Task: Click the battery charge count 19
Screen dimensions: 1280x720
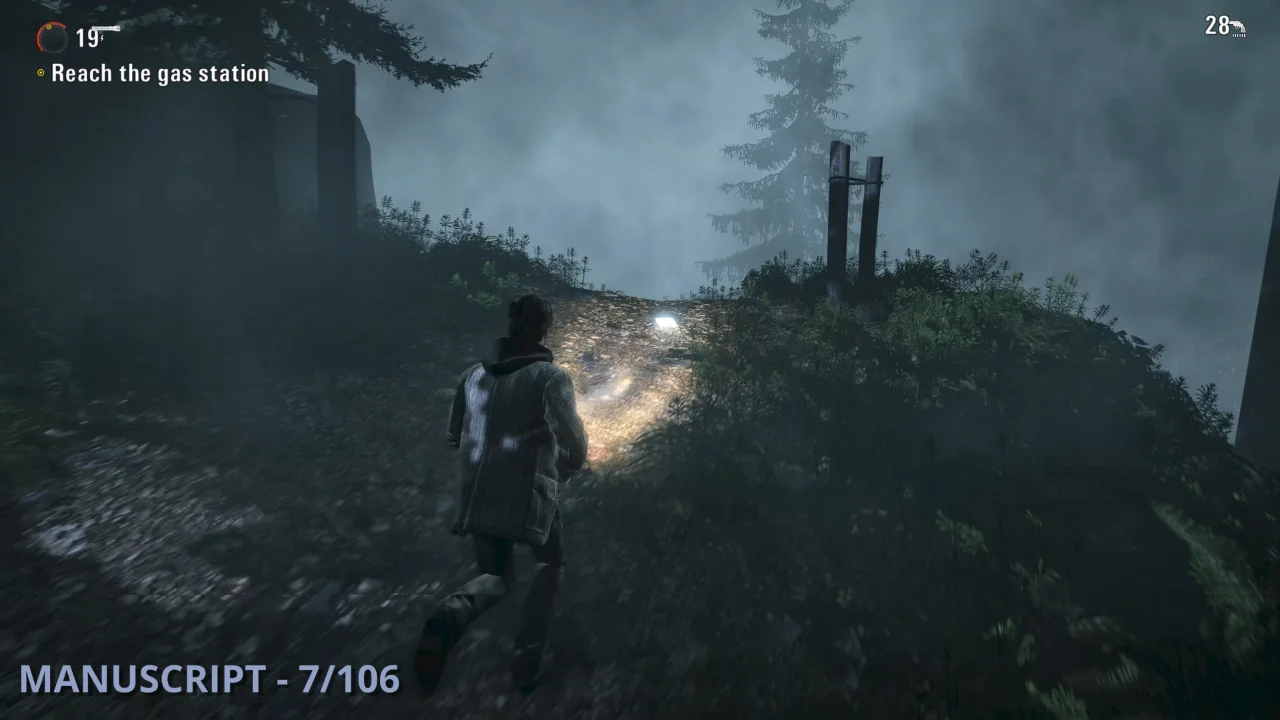Action: coord(87,38)
